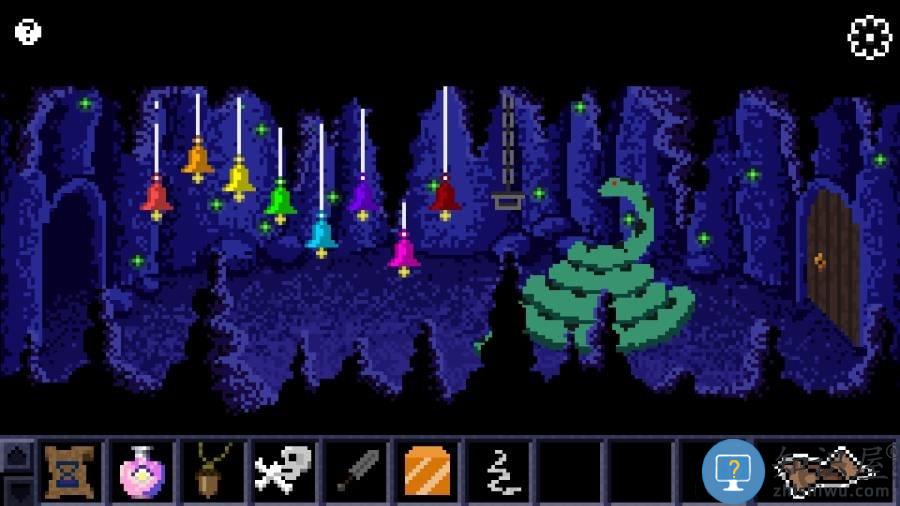Open the blue monitor hint overlay button

pyautogui.click(x=733, y=470)
